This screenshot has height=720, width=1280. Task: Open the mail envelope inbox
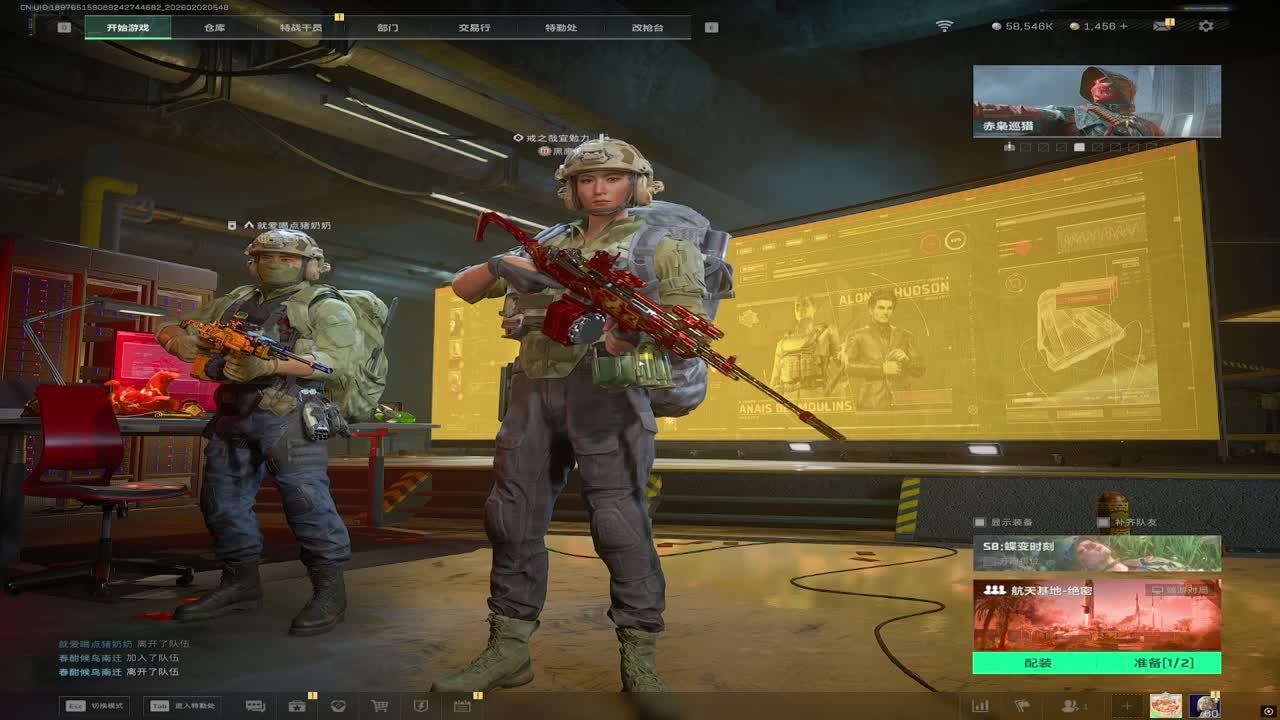pyautogui.click(x=1161, y=26)
